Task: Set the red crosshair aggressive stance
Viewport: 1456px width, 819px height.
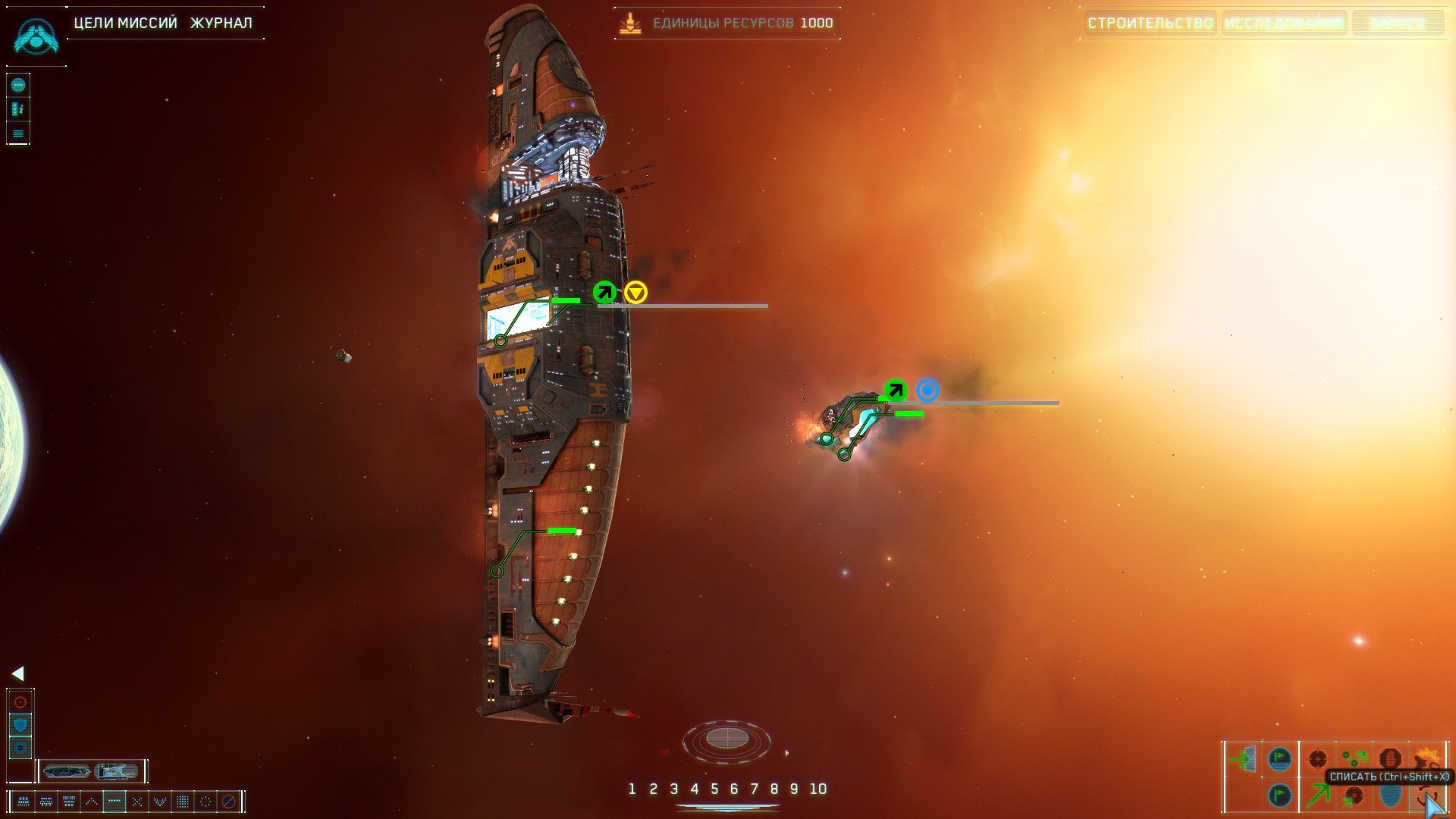Action: [20, 702]
